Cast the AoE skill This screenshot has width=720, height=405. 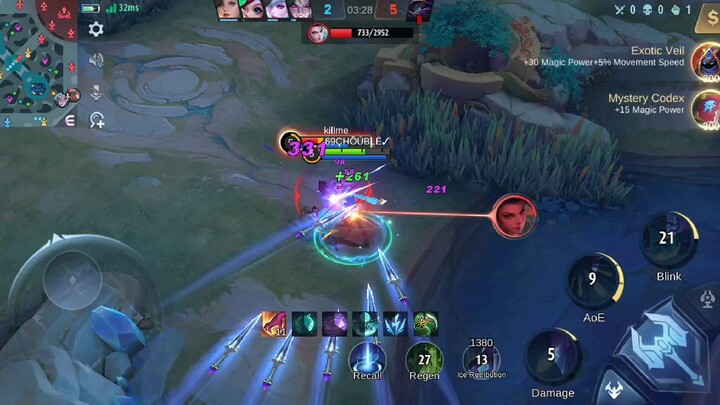point(594,281)
